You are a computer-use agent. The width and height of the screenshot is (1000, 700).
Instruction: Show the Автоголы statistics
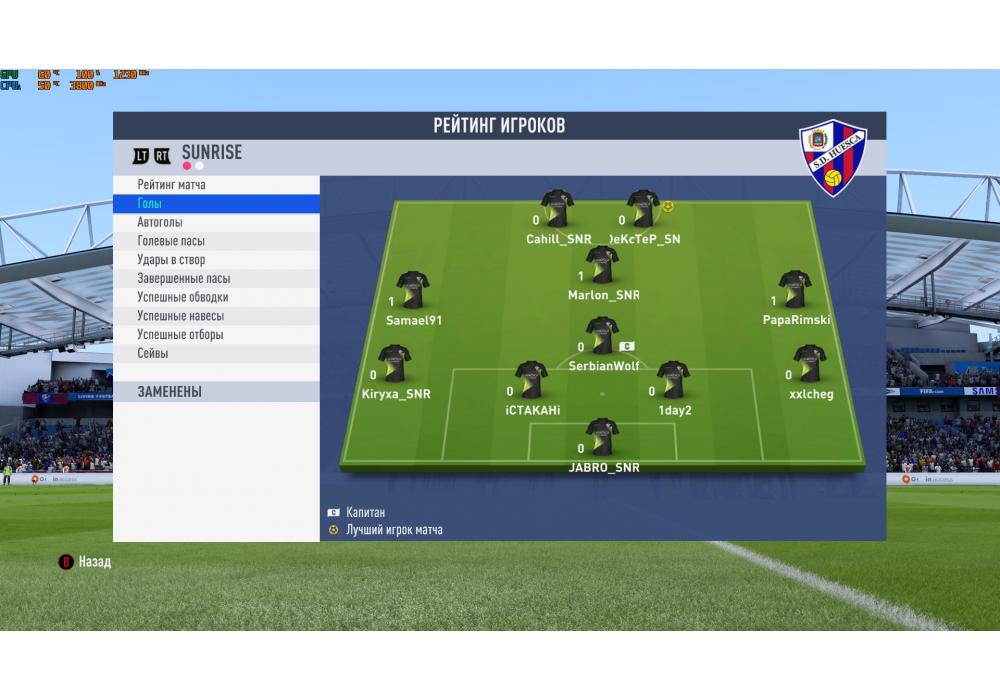(x=160, y=222)
